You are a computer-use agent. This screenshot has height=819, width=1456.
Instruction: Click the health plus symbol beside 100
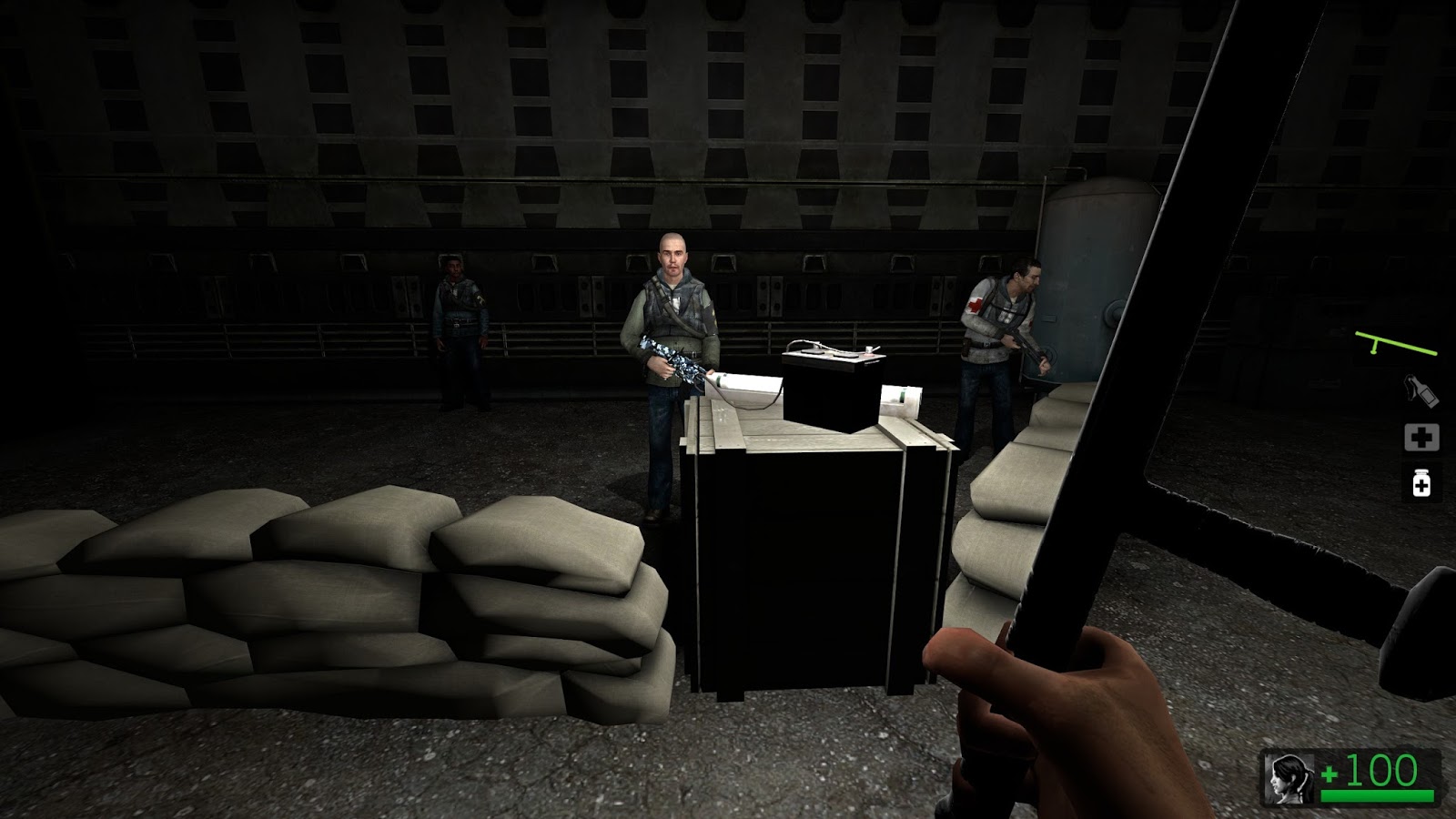(1330, 774)
